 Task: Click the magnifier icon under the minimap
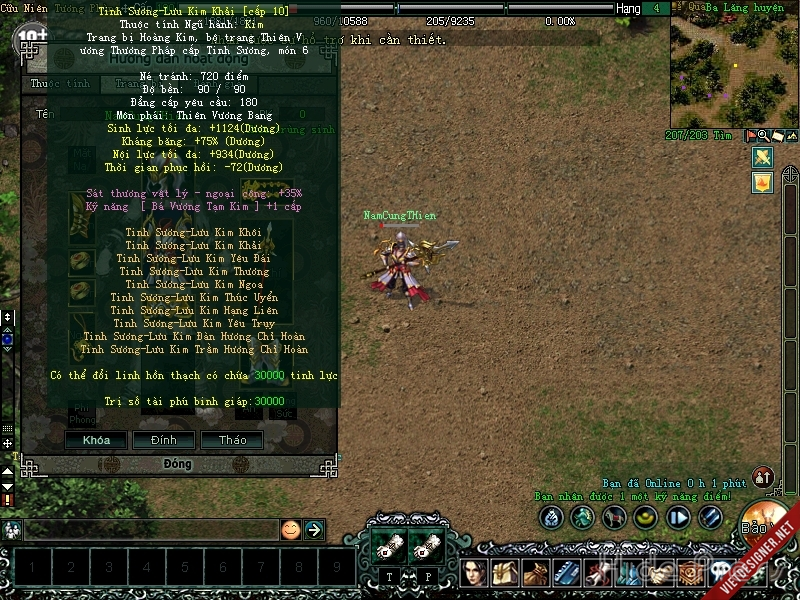(x=763, y=136)
